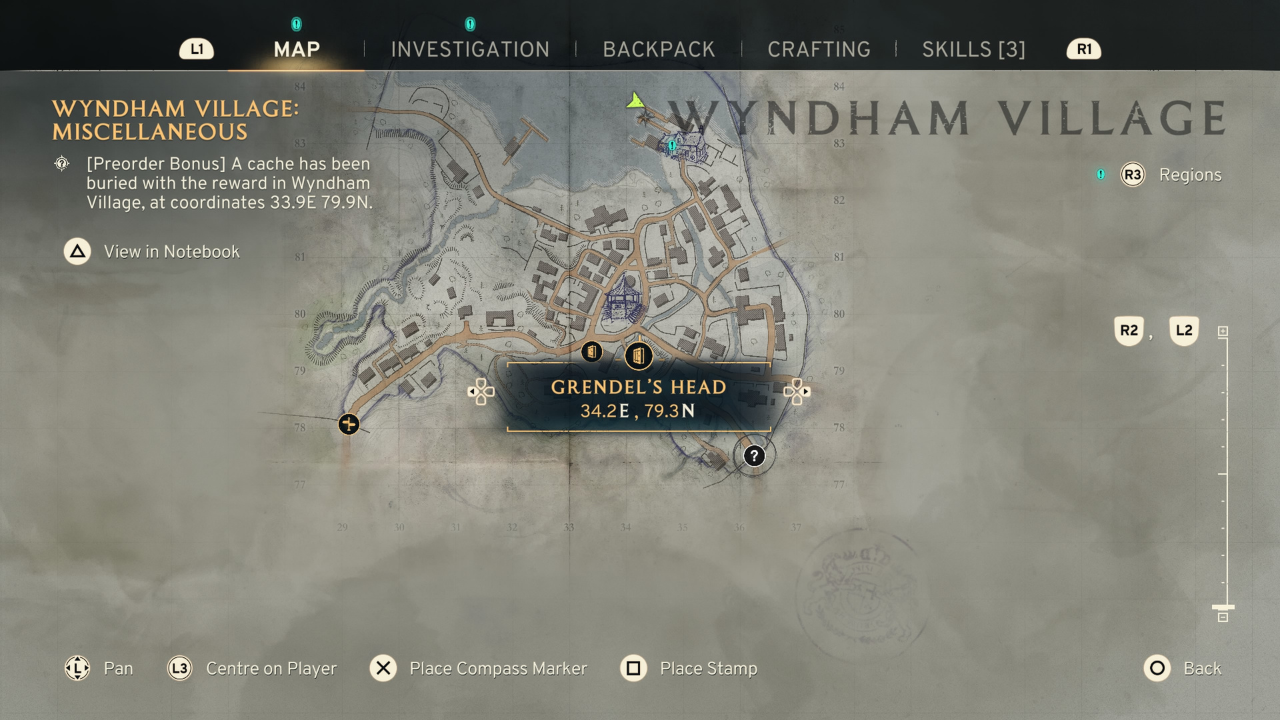Viewport: 1280px width, 720px height.
Task: Select the Map tab
Action: [297, 50]
